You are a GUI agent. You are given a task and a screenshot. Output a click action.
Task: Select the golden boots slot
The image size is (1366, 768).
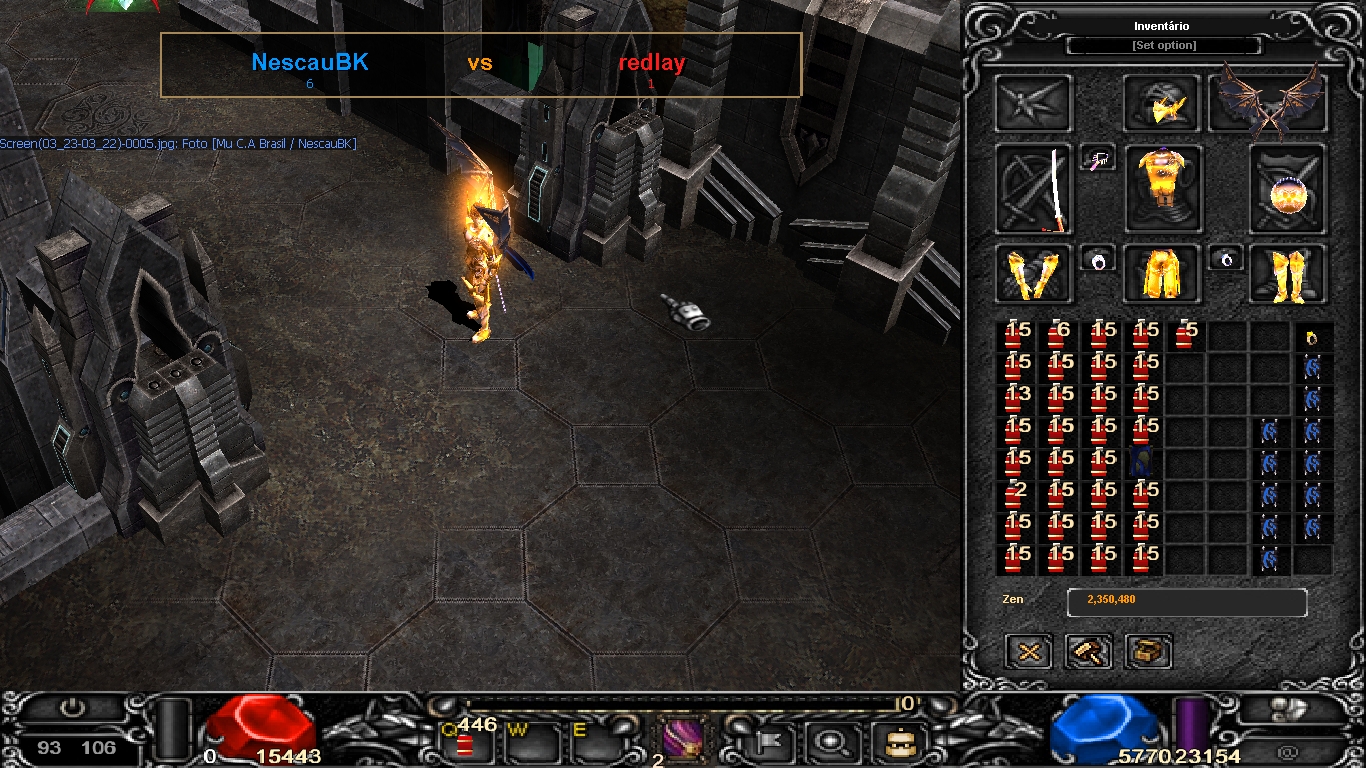click(x=1288, y=274)
